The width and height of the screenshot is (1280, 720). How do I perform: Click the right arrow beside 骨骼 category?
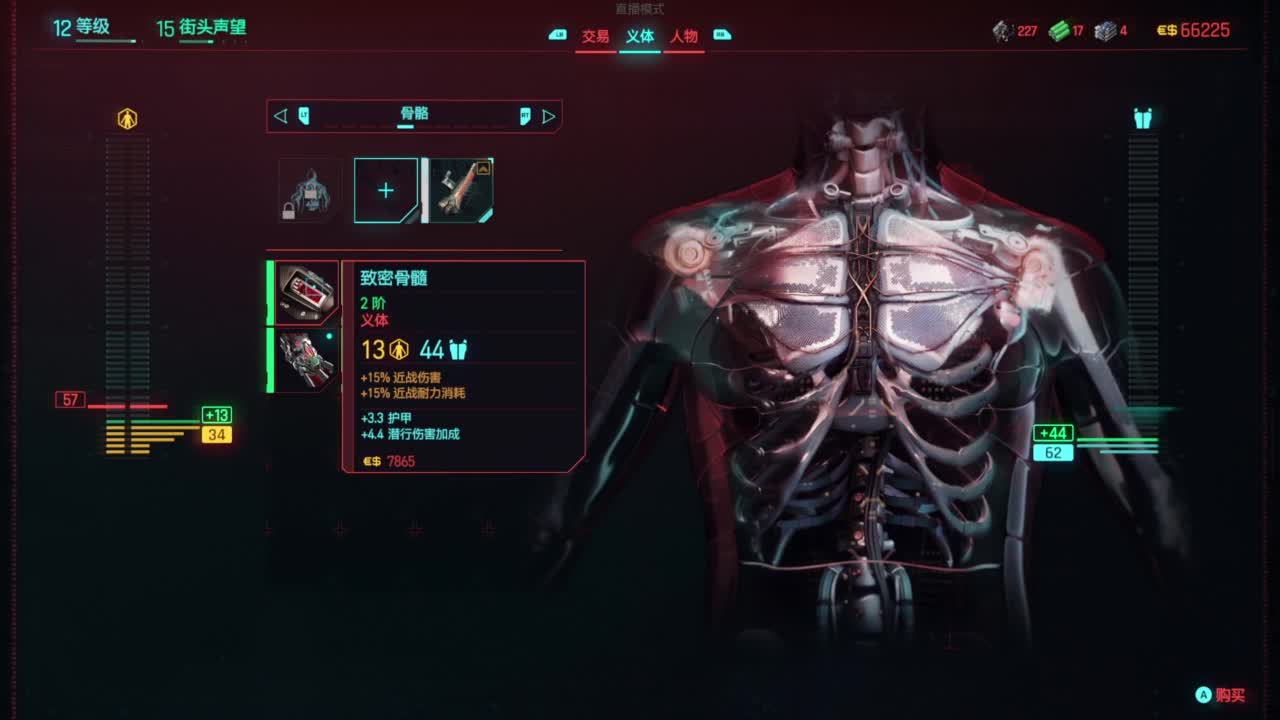point(548,116)
